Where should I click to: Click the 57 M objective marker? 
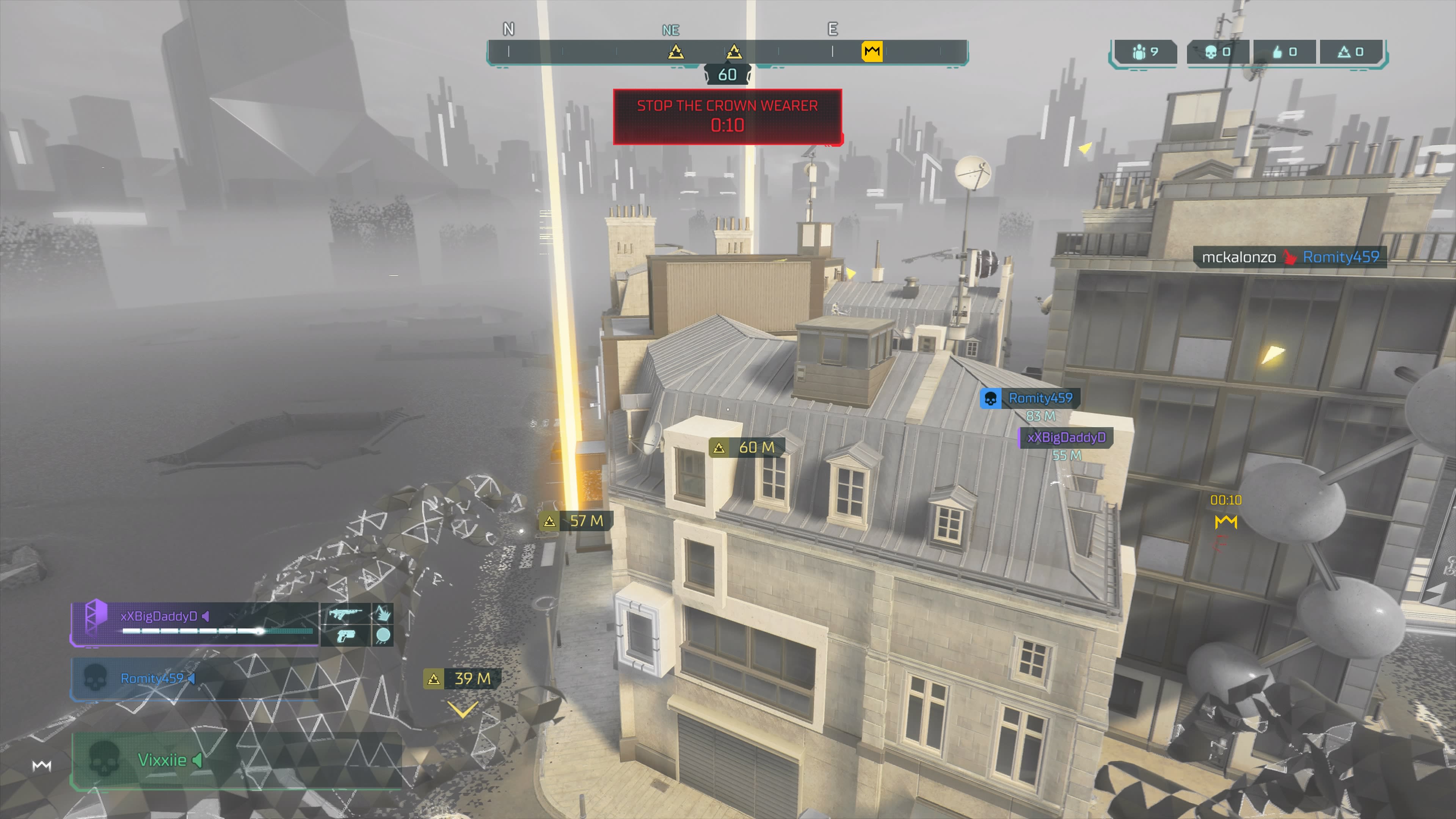(x=576, y=521)
